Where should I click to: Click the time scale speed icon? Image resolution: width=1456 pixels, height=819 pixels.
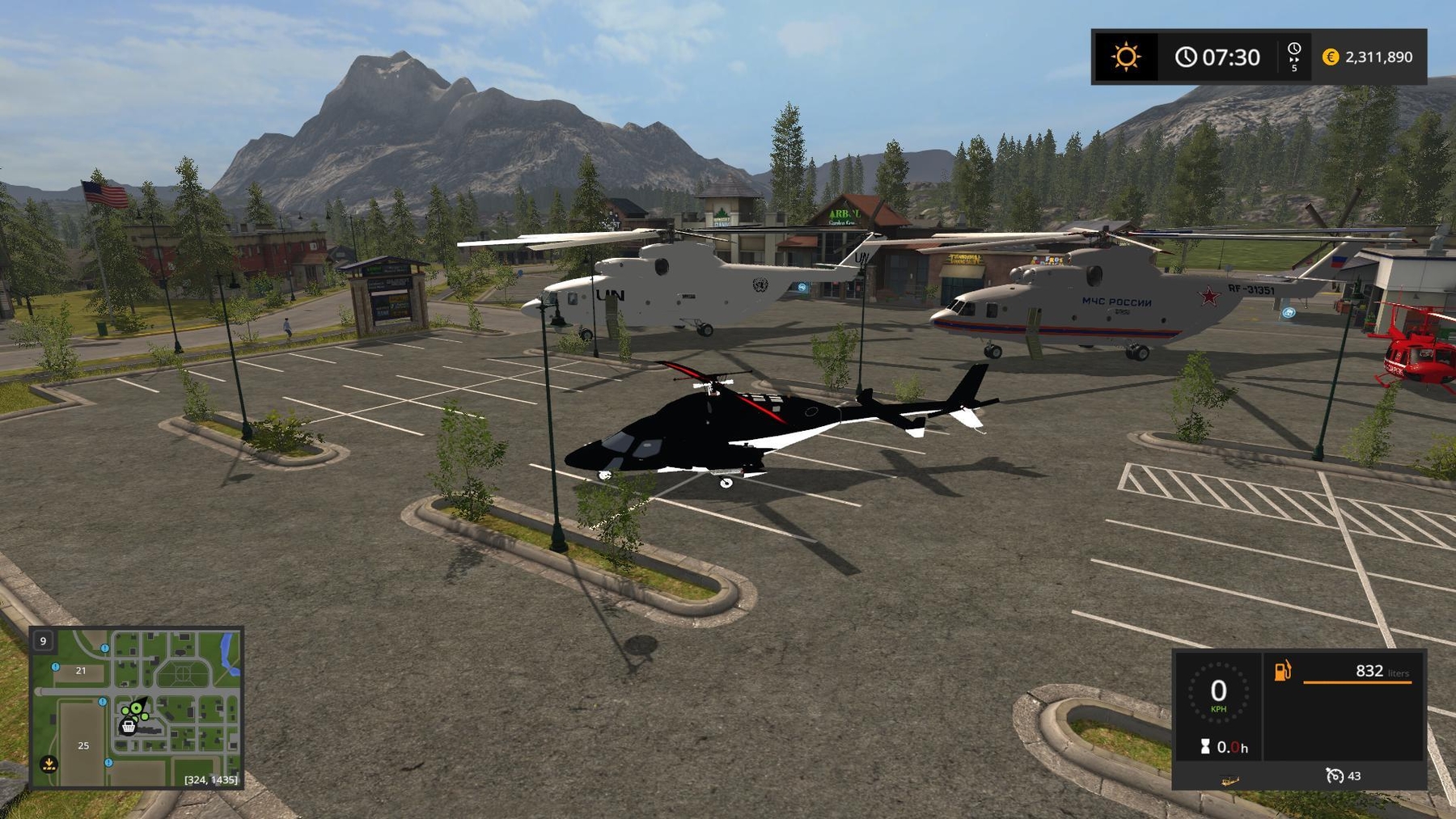(x=1294, y=57)
